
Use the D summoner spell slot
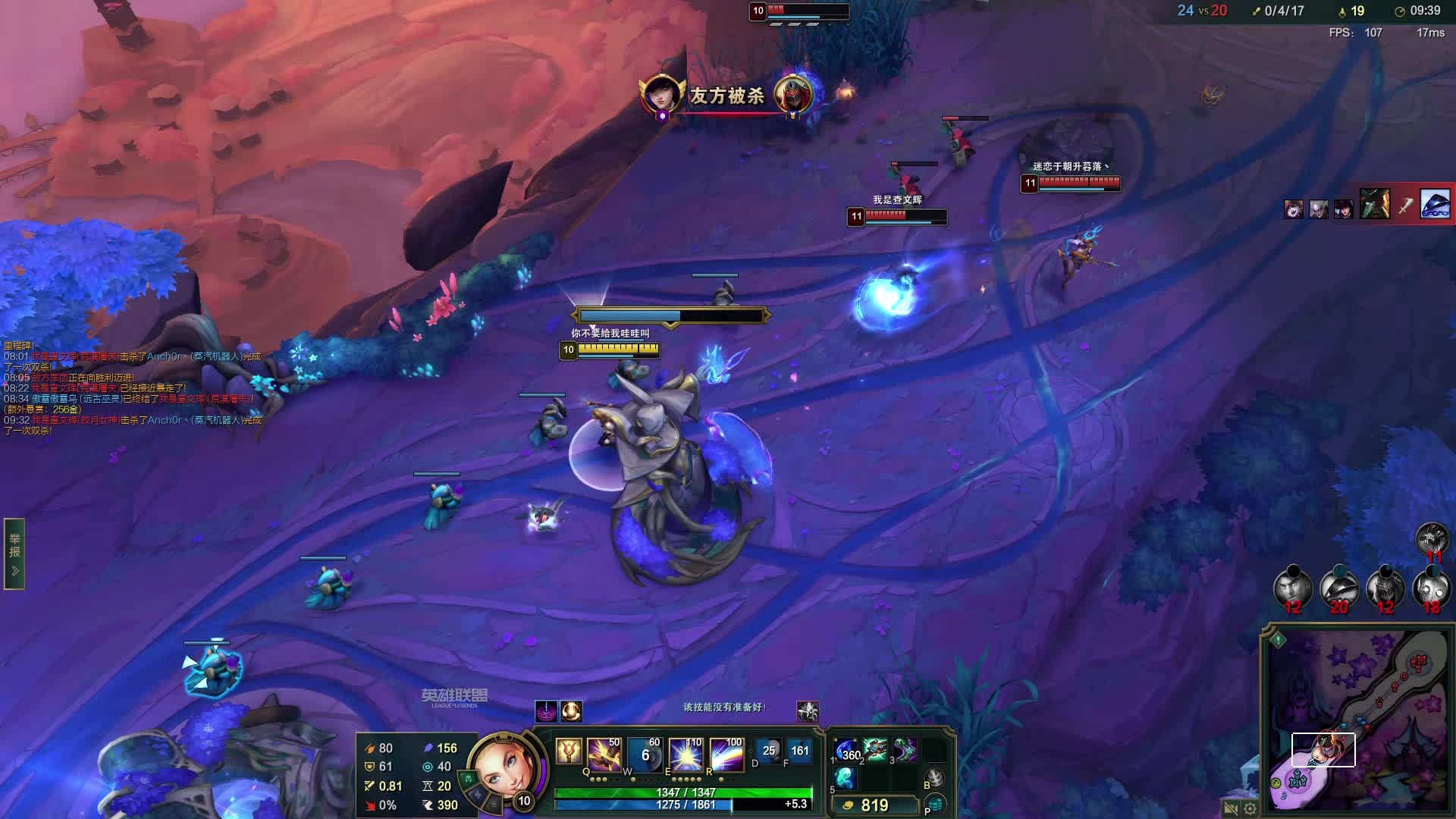tap(767, 751)
